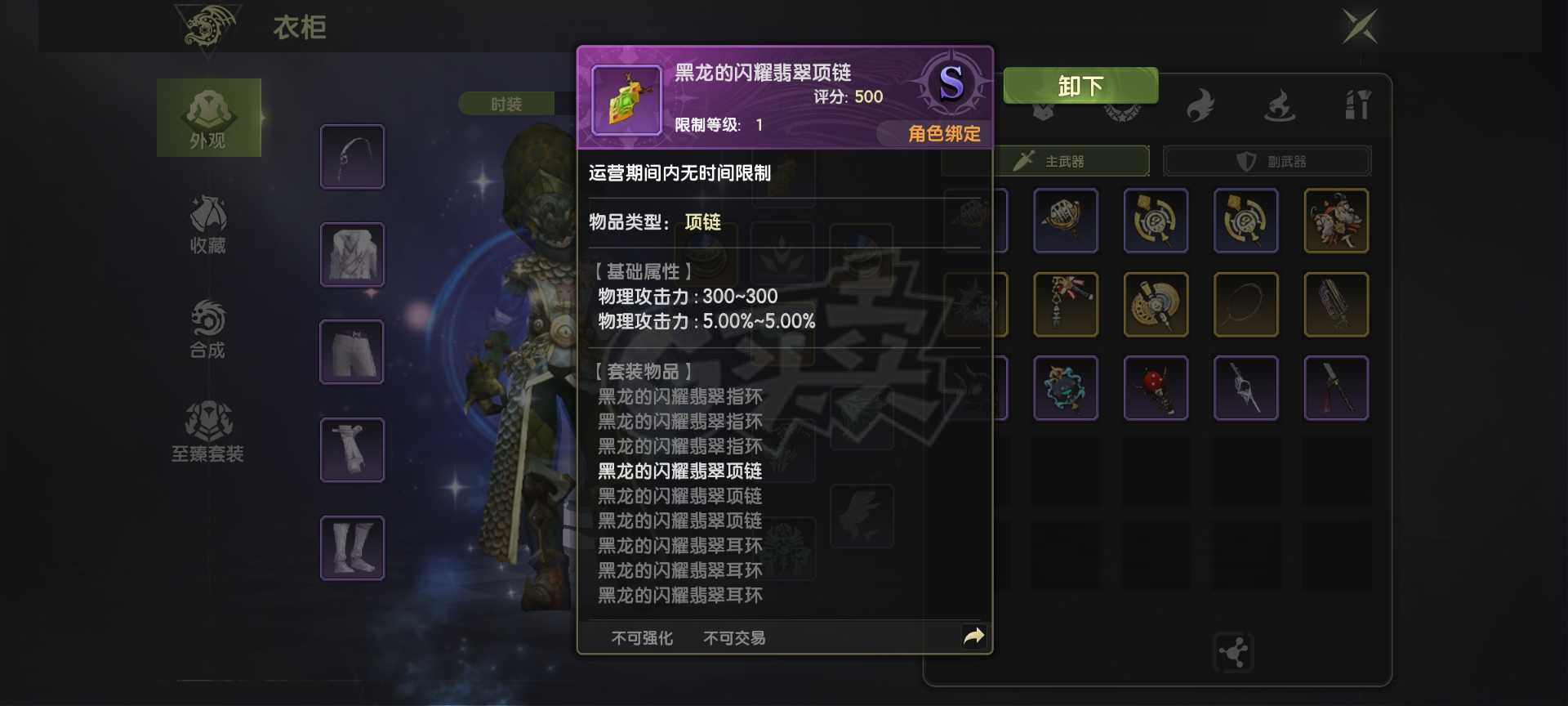The image size is (1568, 706).
Task: Select the flame-shaped weapon category icon
Action: [x=1198, y=105]
